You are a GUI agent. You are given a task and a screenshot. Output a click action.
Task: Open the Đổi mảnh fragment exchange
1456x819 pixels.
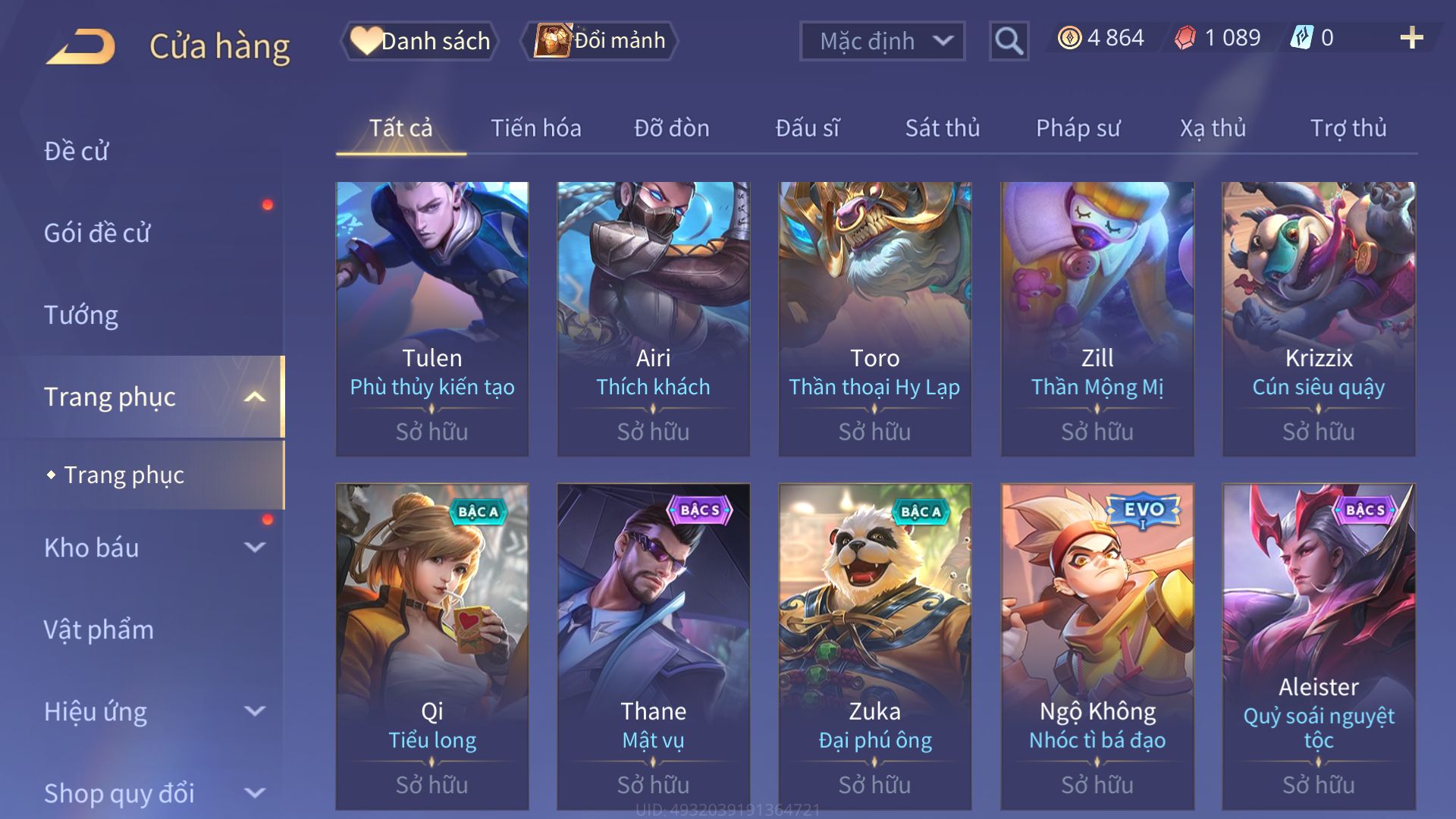point(600,41)
